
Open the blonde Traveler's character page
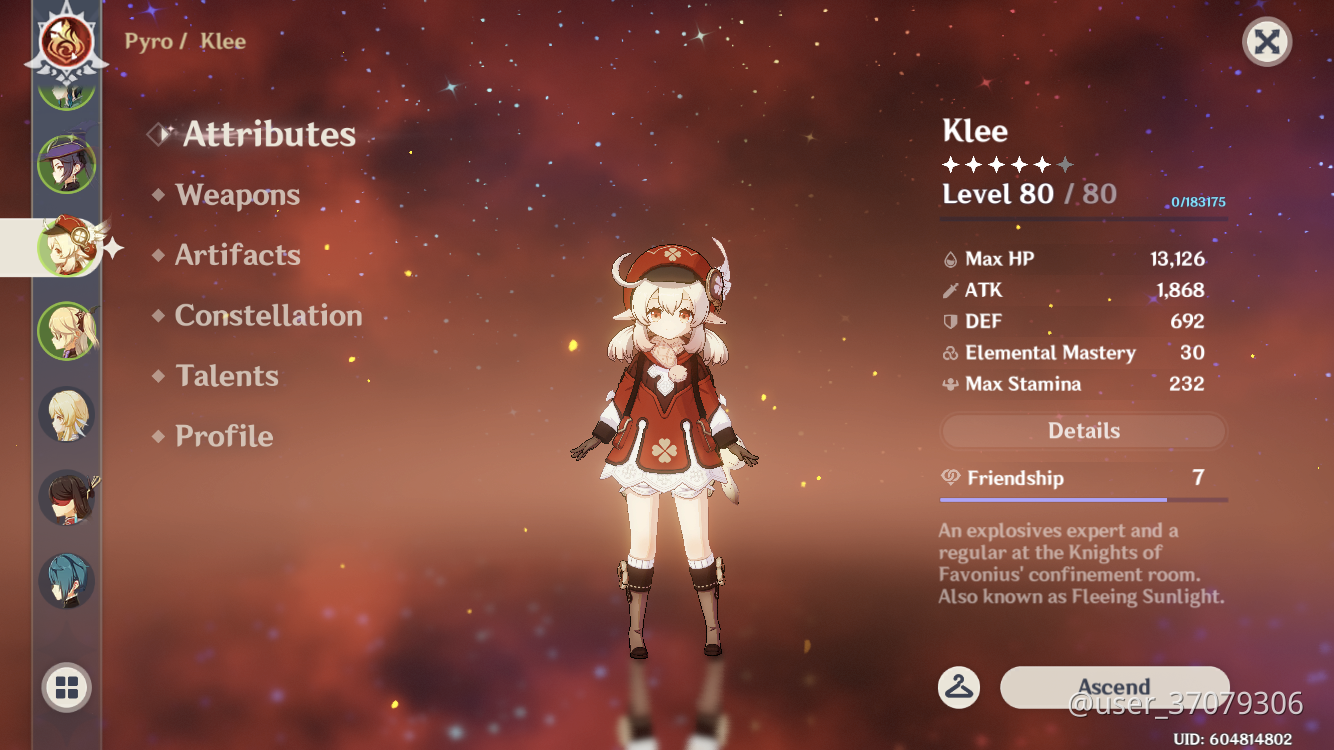click(66, 415)
